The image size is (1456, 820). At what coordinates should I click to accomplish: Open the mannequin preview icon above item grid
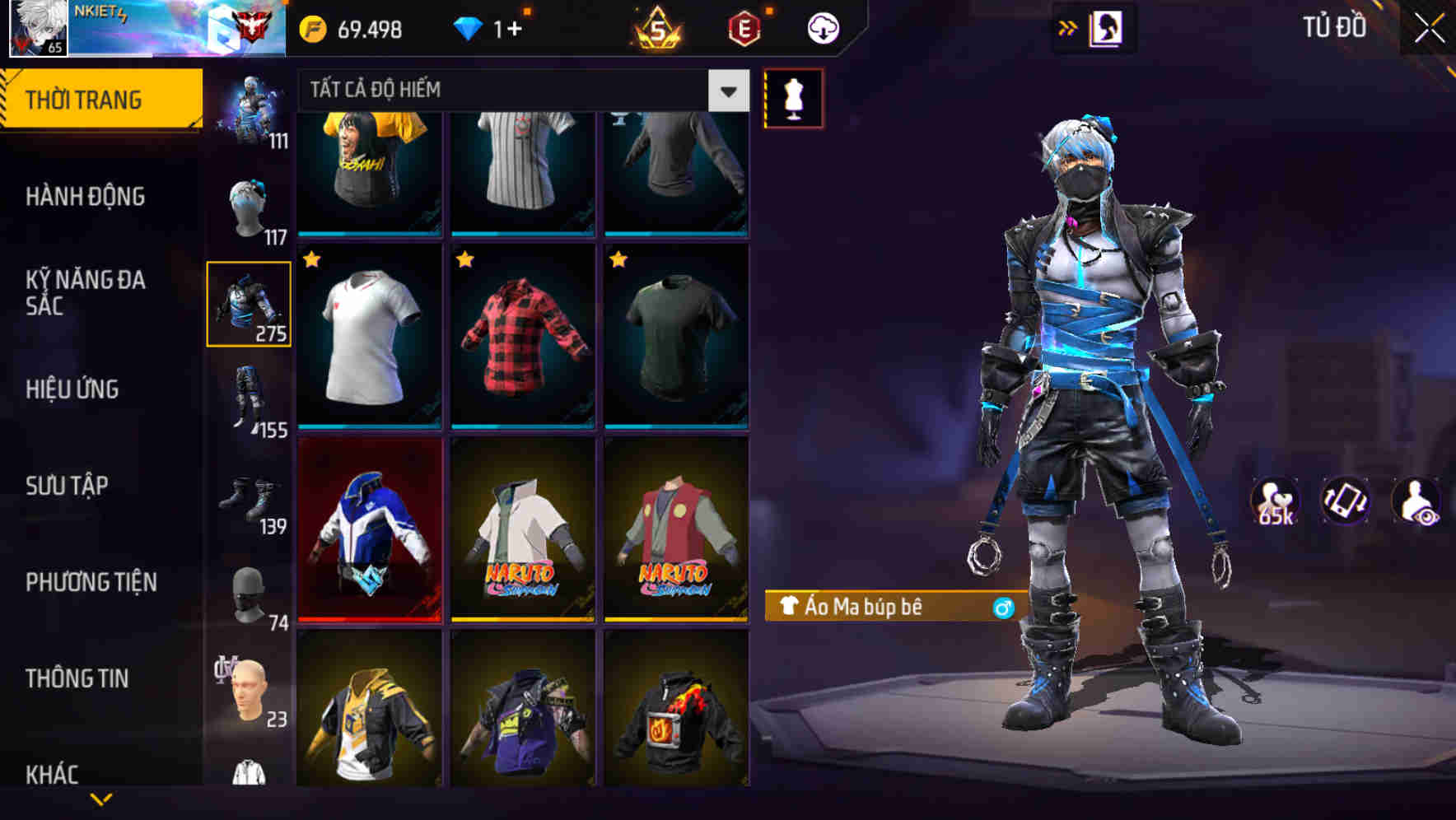[793, 97]
